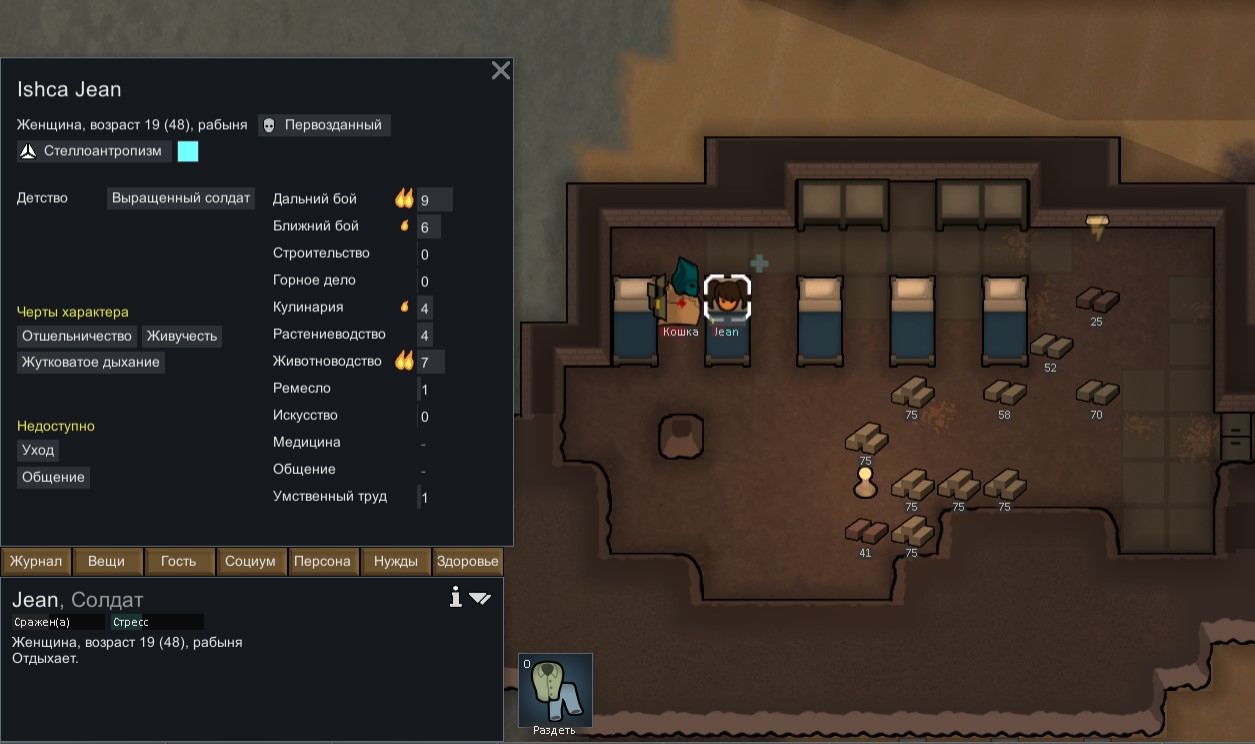The width and height of the screenshot is (1255, 744).
Task: Select the Персона tab
Action: pyautogui.click(x=322, y=562)
